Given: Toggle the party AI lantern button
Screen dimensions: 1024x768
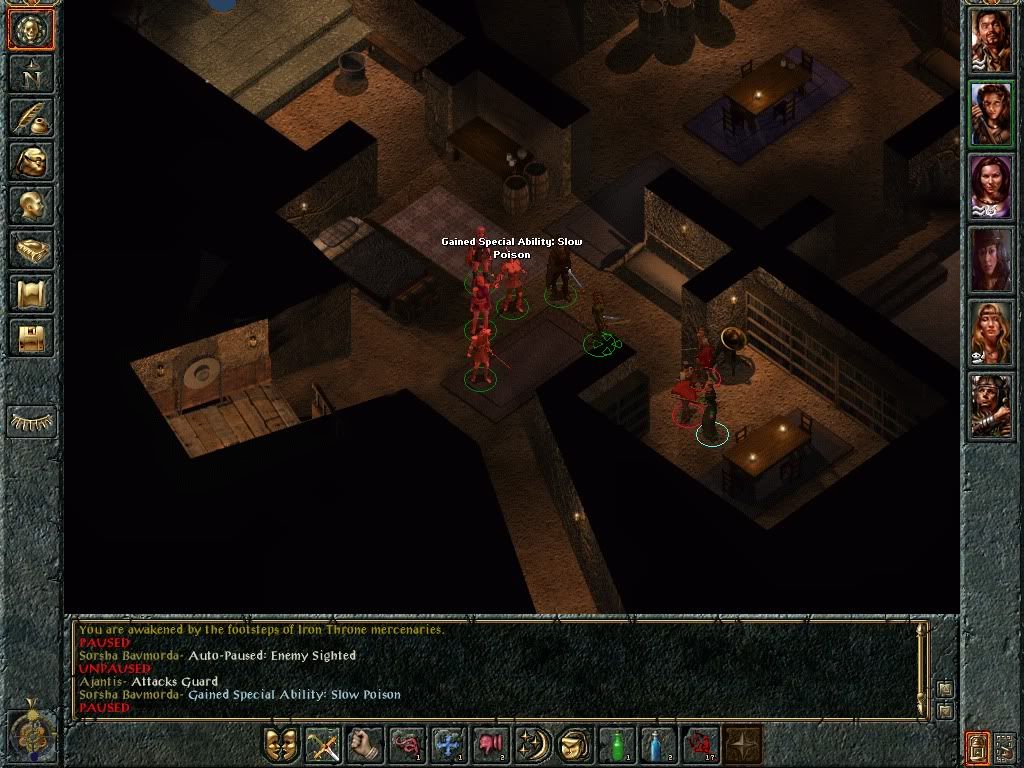Looking at the screenshot, I should (x=978, y=746).
